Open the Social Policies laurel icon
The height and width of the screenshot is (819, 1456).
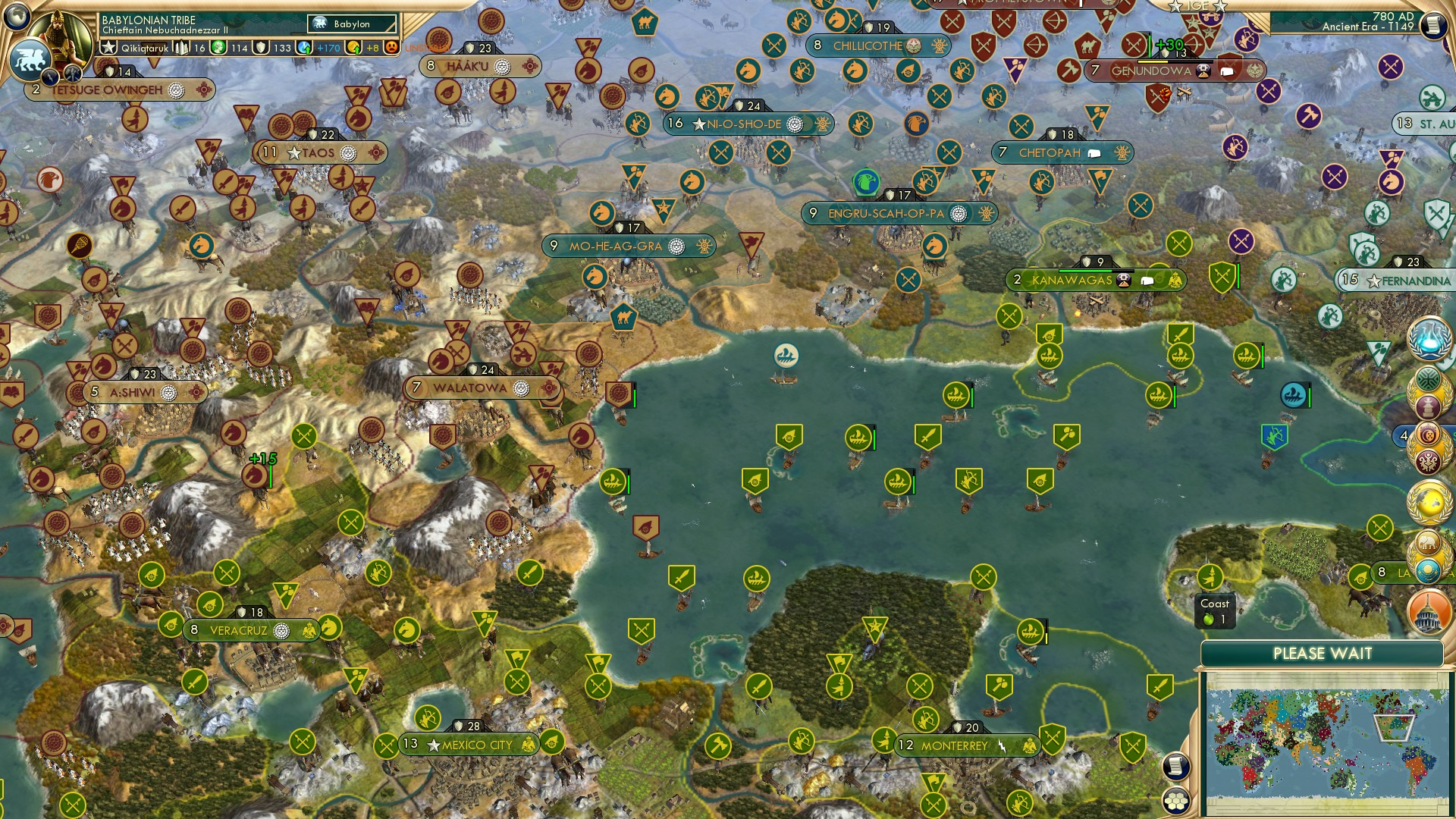[1429, 379]
